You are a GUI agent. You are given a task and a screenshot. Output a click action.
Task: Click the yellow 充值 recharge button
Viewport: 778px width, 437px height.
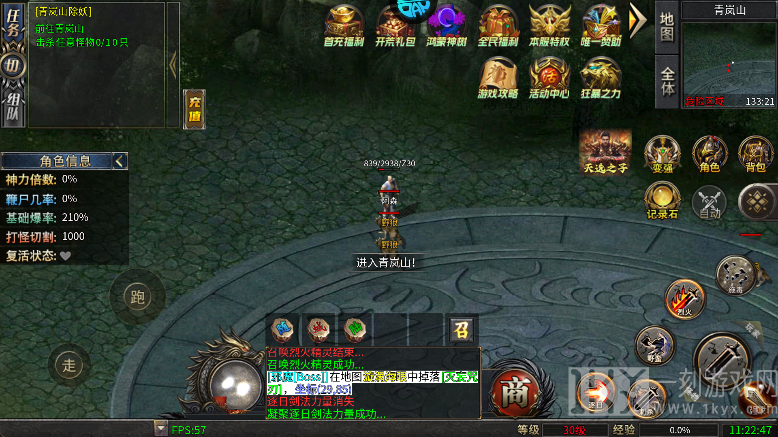point(194,108)
